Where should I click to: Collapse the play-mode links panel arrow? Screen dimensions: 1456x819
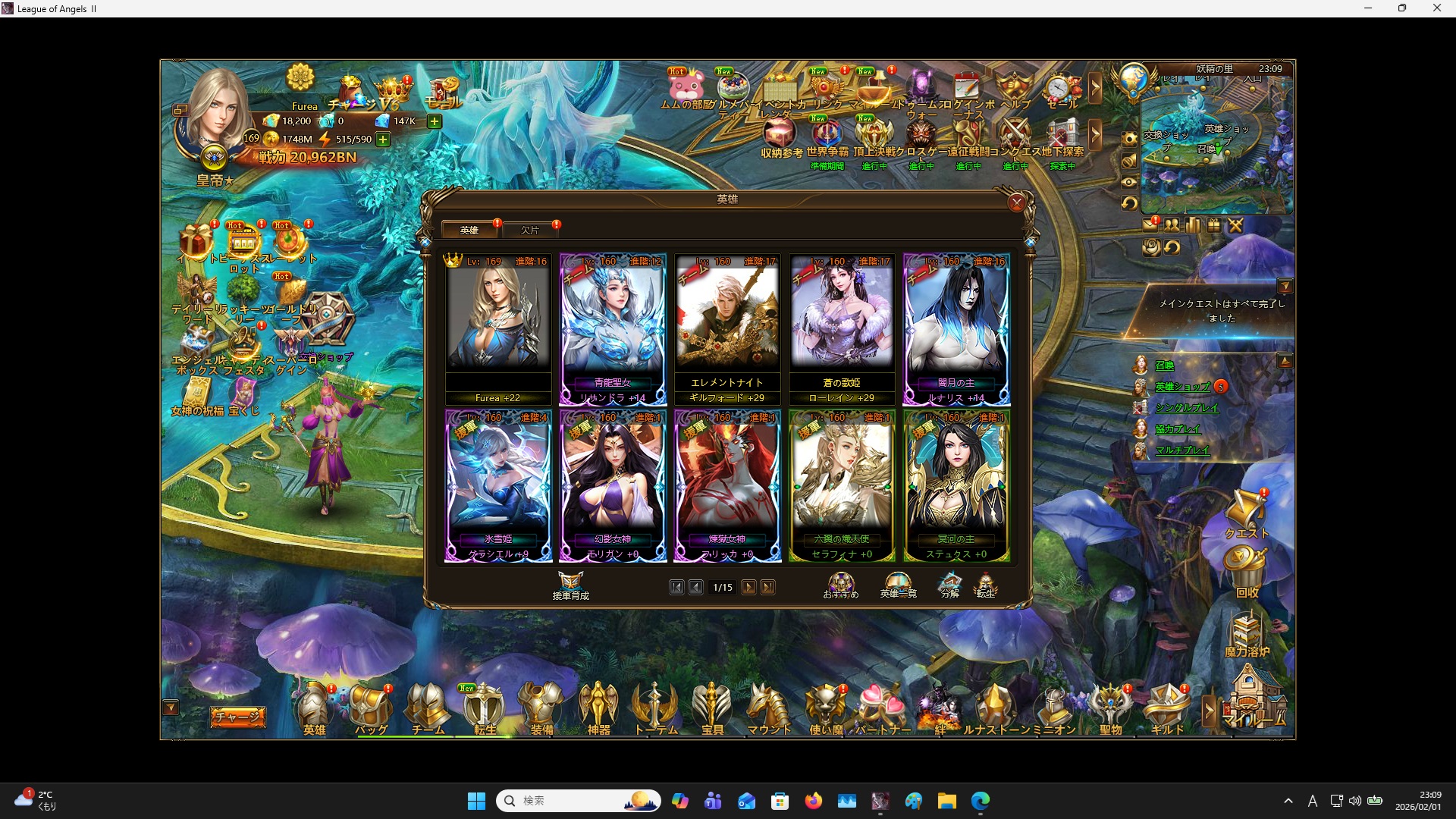1285,360
